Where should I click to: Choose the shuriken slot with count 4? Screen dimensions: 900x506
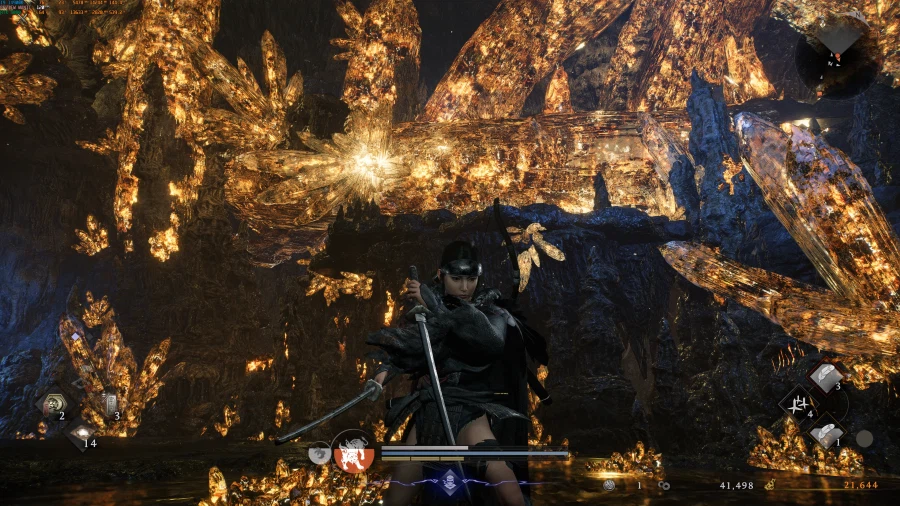point(797,405)
